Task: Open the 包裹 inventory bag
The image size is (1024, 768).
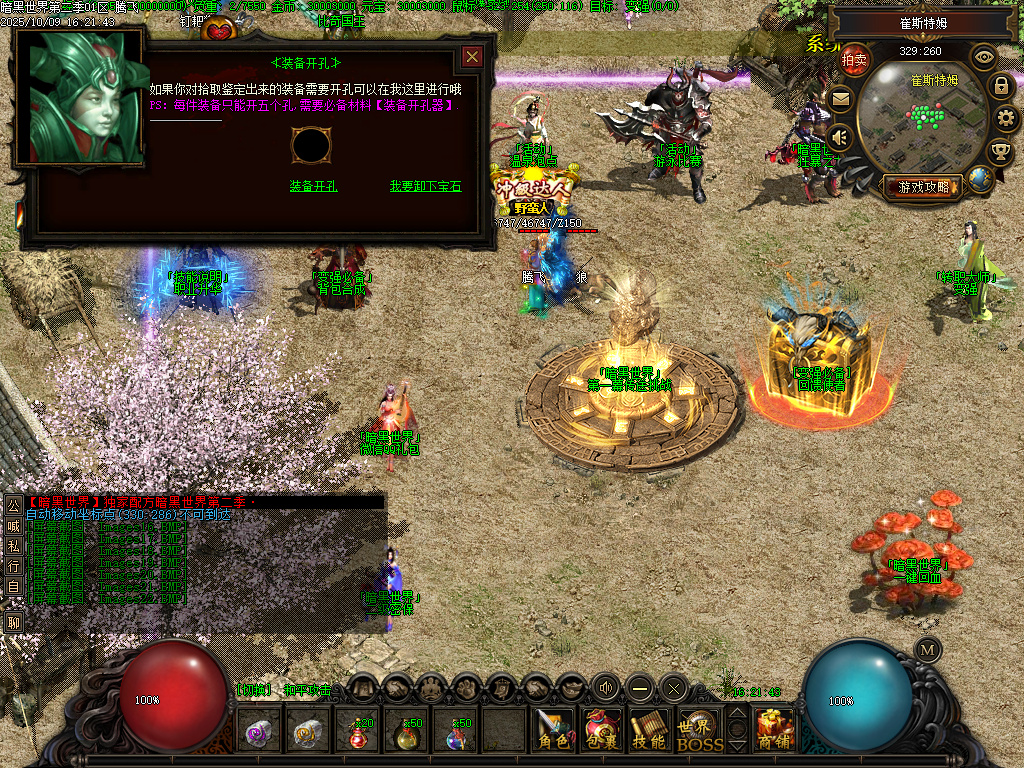Action: point(601,730)
